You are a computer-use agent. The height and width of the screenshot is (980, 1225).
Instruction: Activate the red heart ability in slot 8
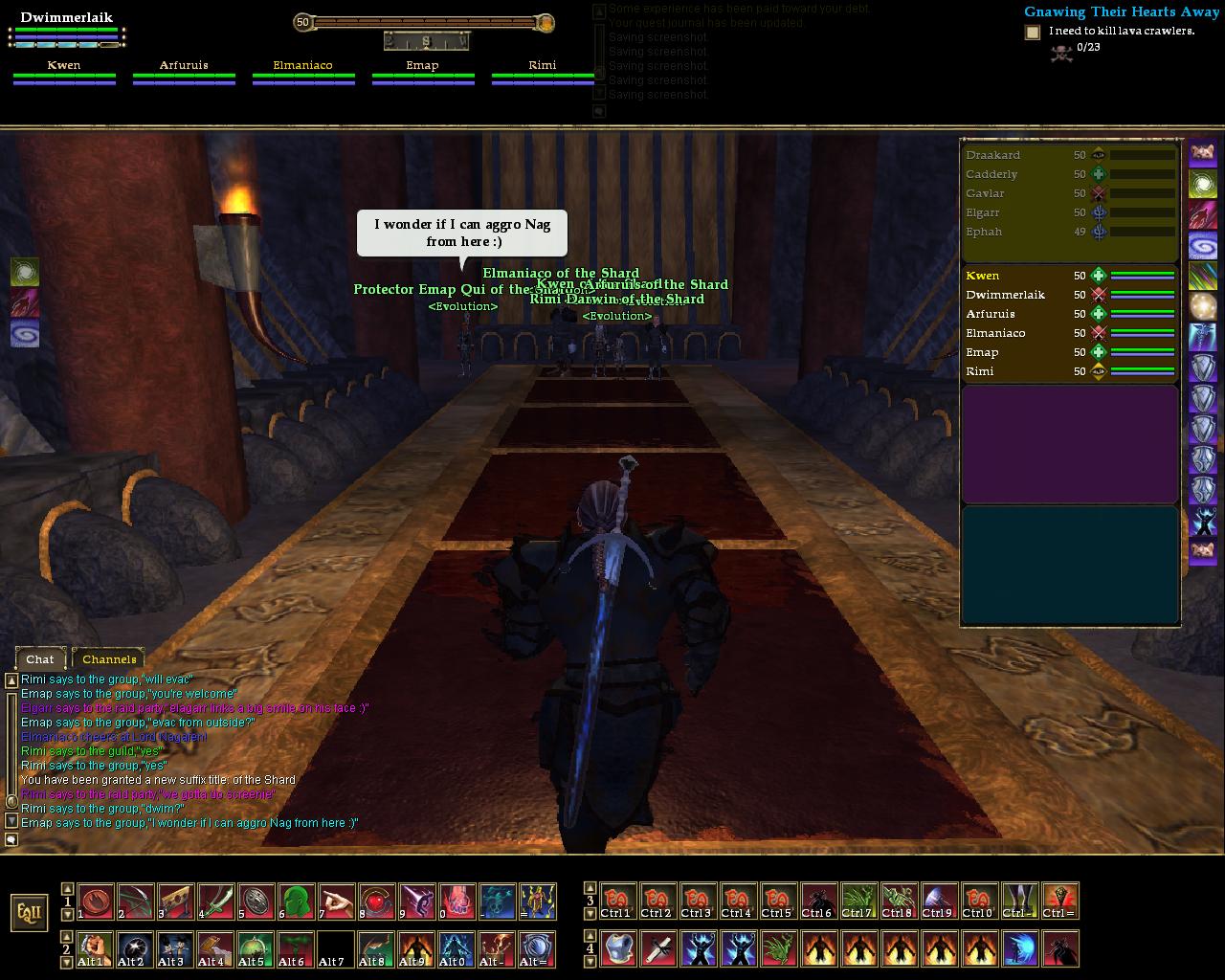click(x=377, y=901)
